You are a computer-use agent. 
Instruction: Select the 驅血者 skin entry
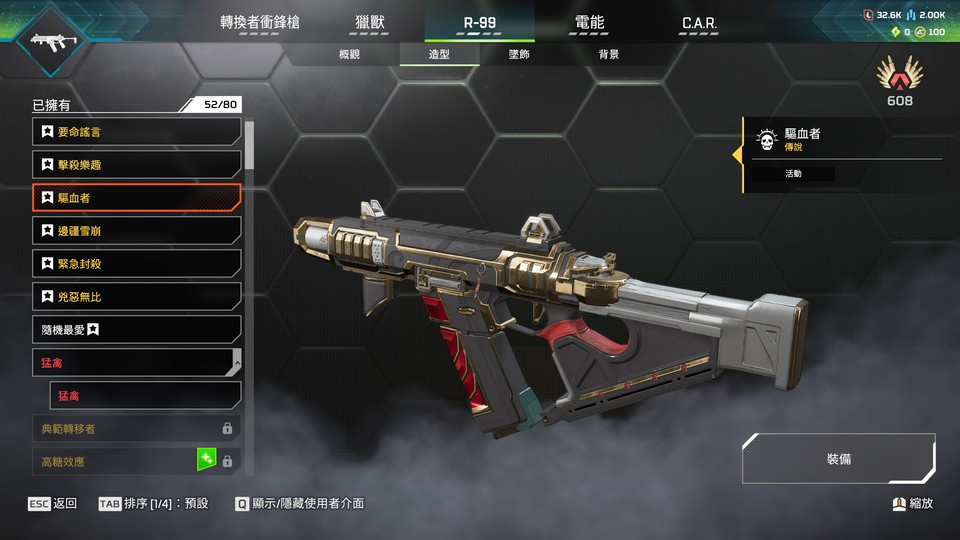click(136, 198)
